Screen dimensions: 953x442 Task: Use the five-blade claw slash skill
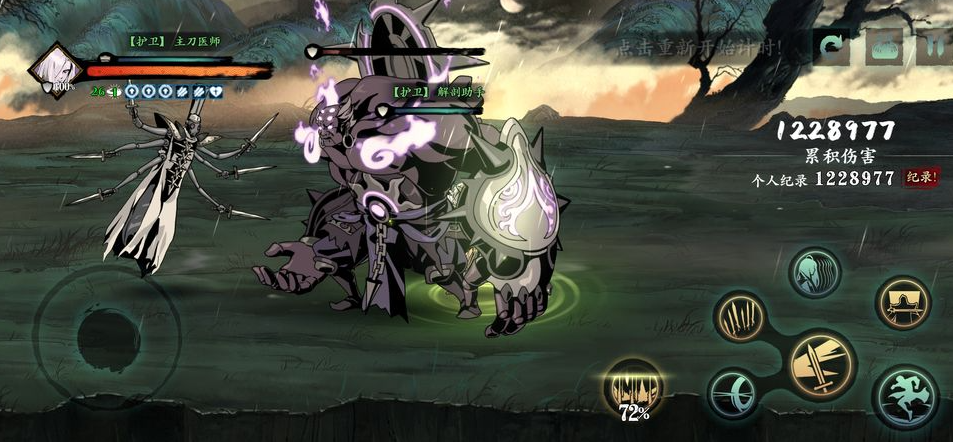tap(740, 320)
